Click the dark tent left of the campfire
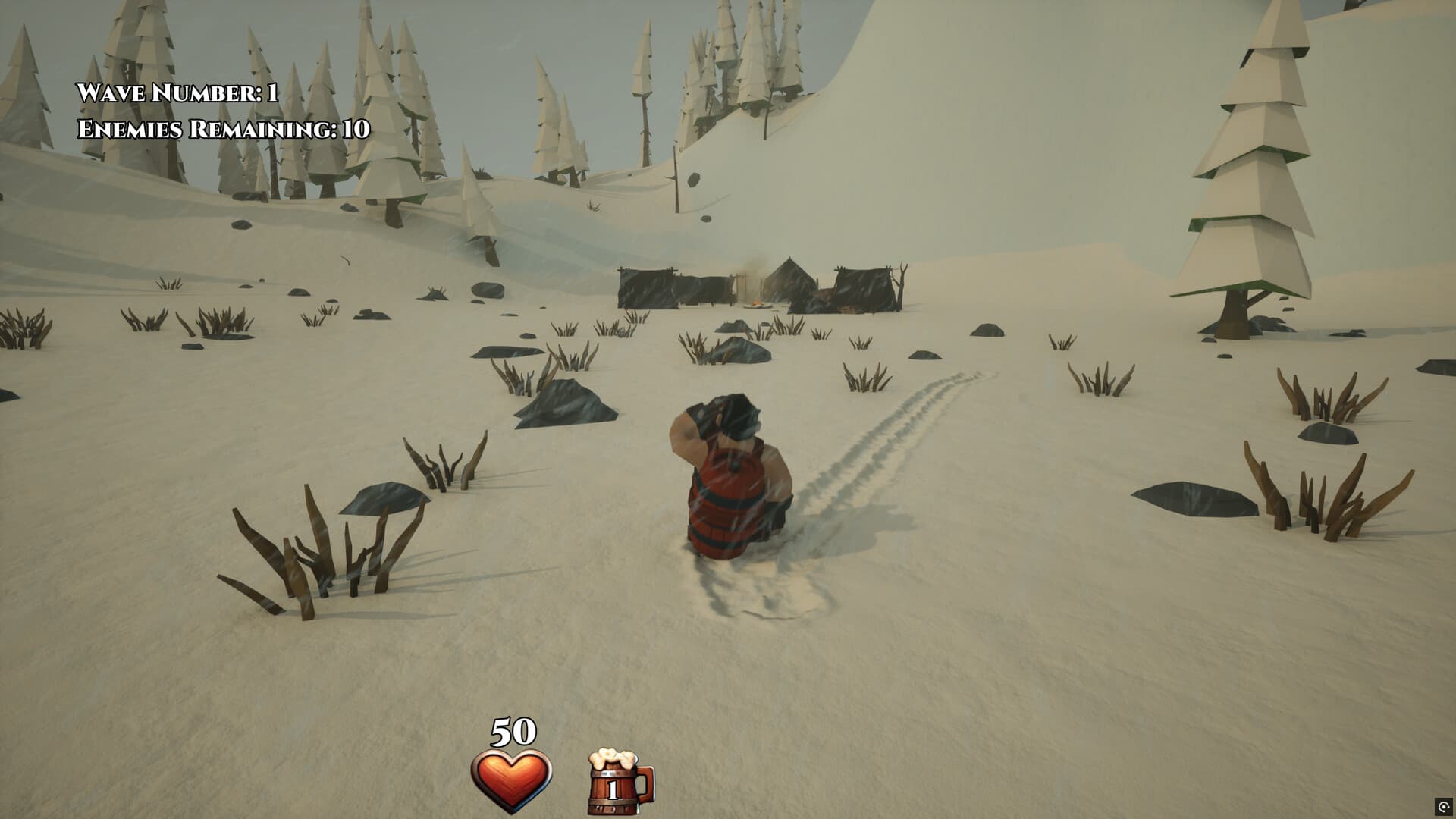1456x819 pixels. (x=667, y=288)
